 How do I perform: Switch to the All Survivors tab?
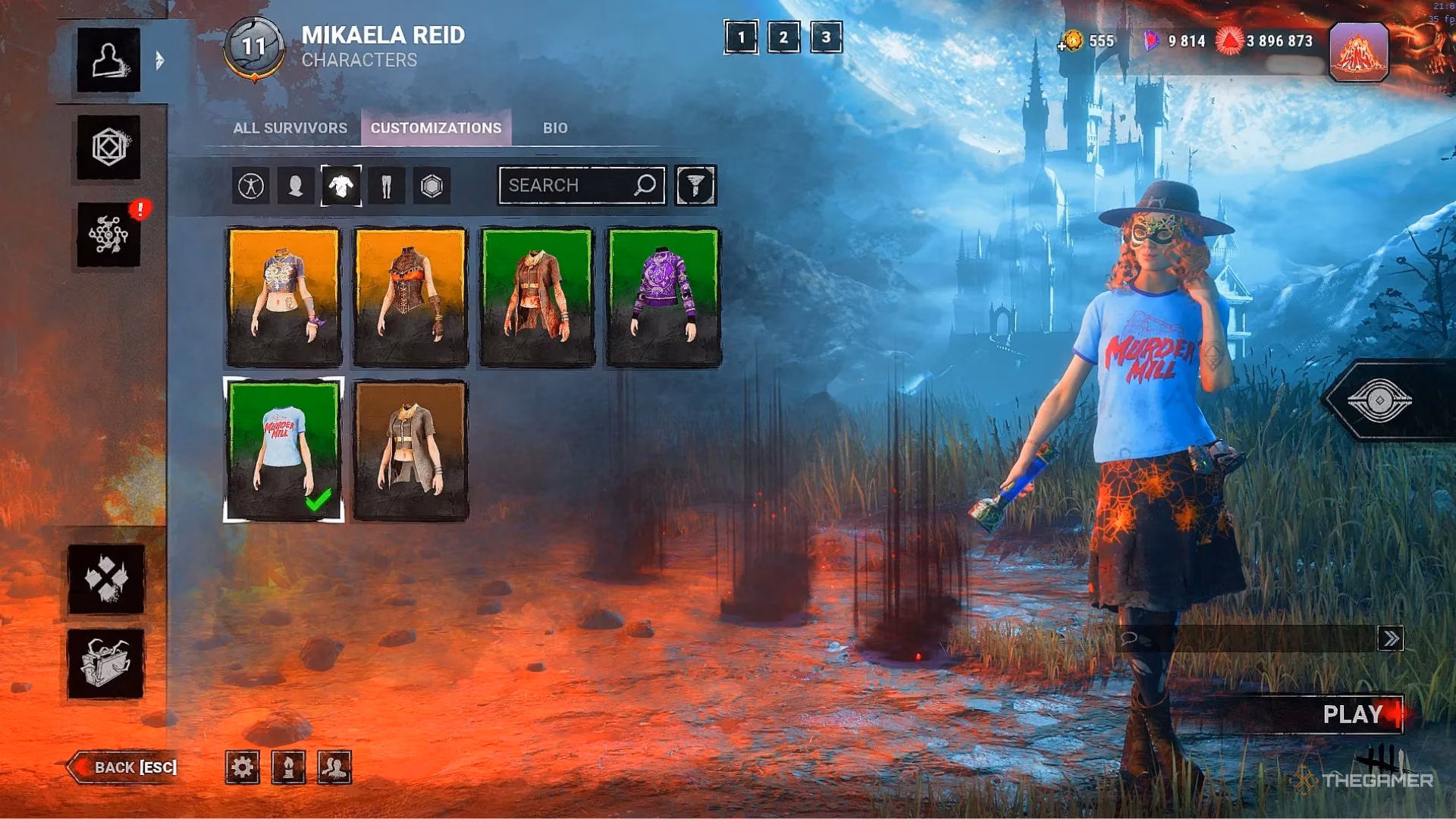pyautogui.click(x=290, y=128)
